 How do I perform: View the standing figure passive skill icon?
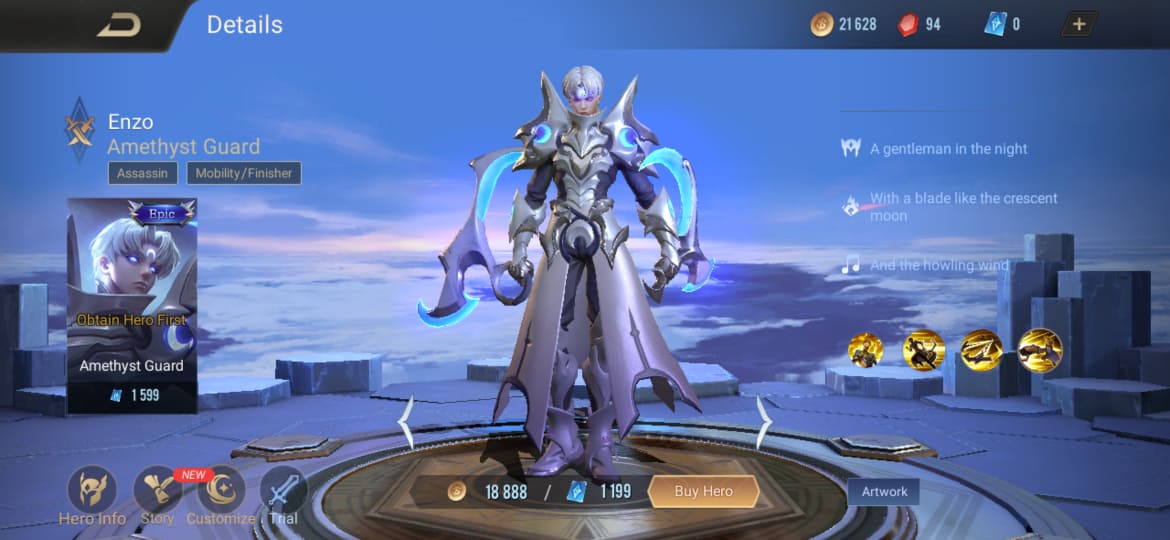(865, 350)
